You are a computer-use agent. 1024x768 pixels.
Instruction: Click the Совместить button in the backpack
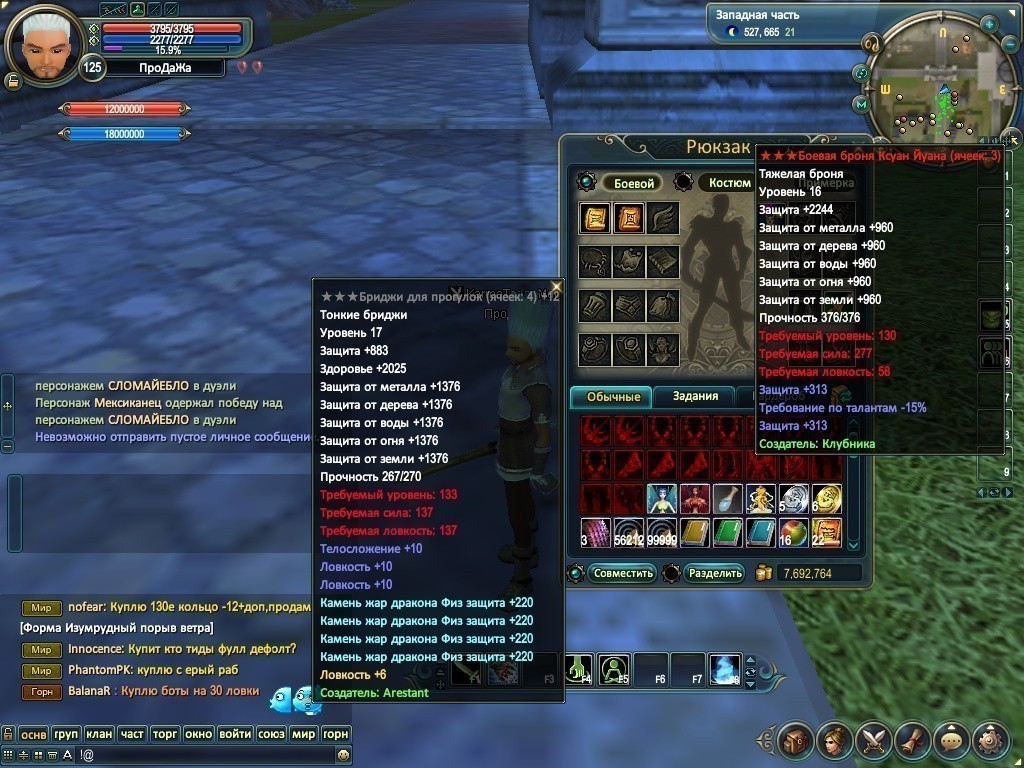pos(622,573)
